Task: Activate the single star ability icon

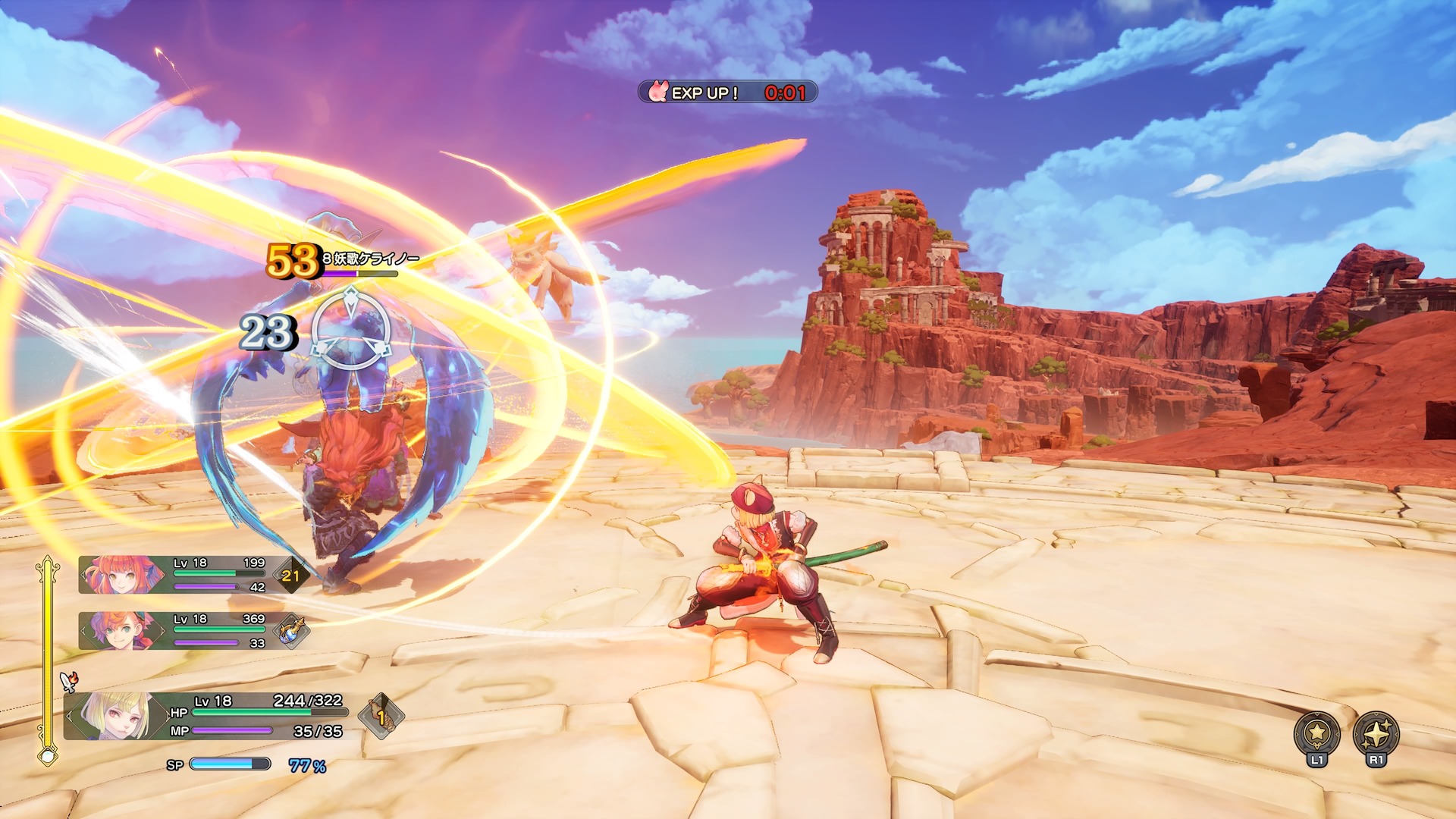Action: (1316, 733)
